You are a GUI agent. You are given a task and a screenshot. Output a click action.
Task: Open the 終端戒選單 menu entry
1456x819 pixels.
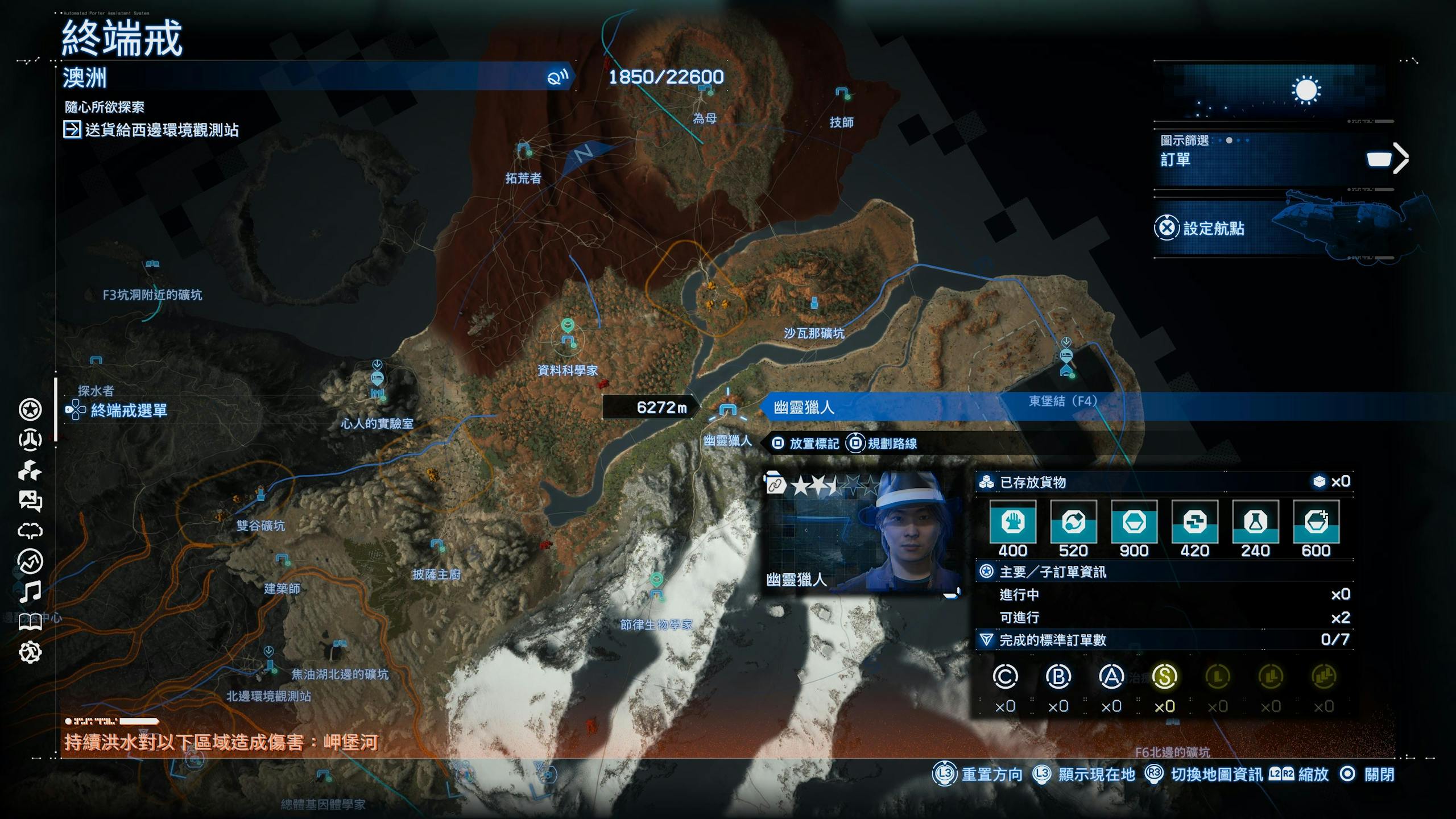129,410
